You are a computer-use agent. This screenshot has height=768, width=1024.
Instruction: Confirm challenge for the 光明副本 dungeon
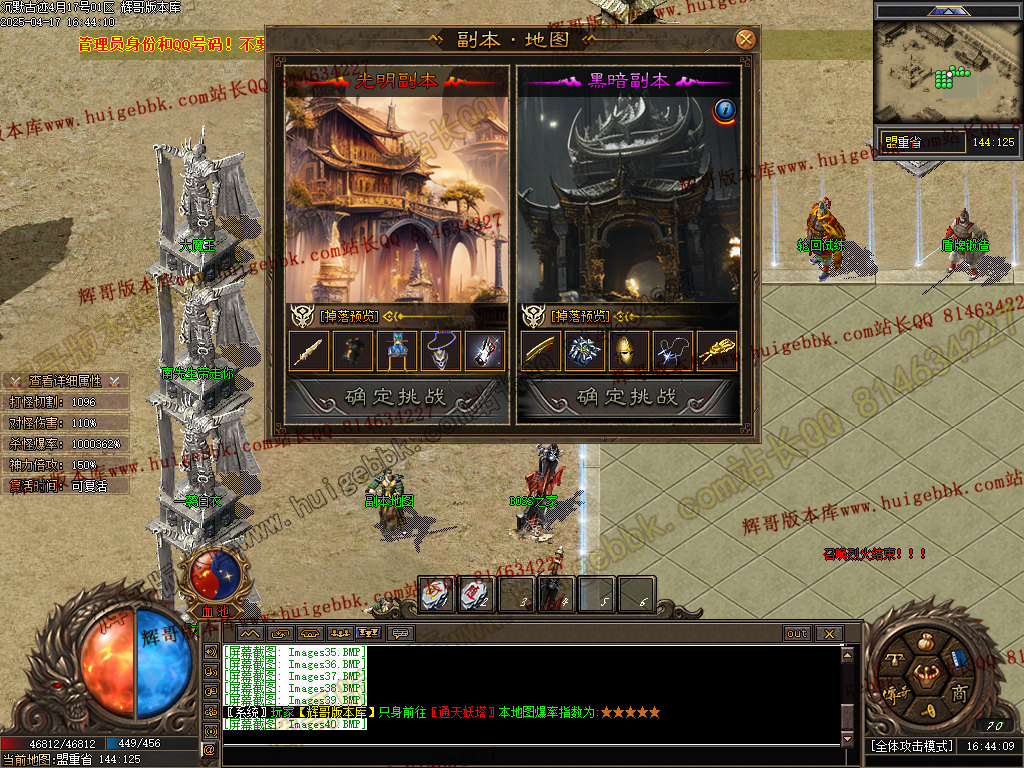tap(396, 397)
